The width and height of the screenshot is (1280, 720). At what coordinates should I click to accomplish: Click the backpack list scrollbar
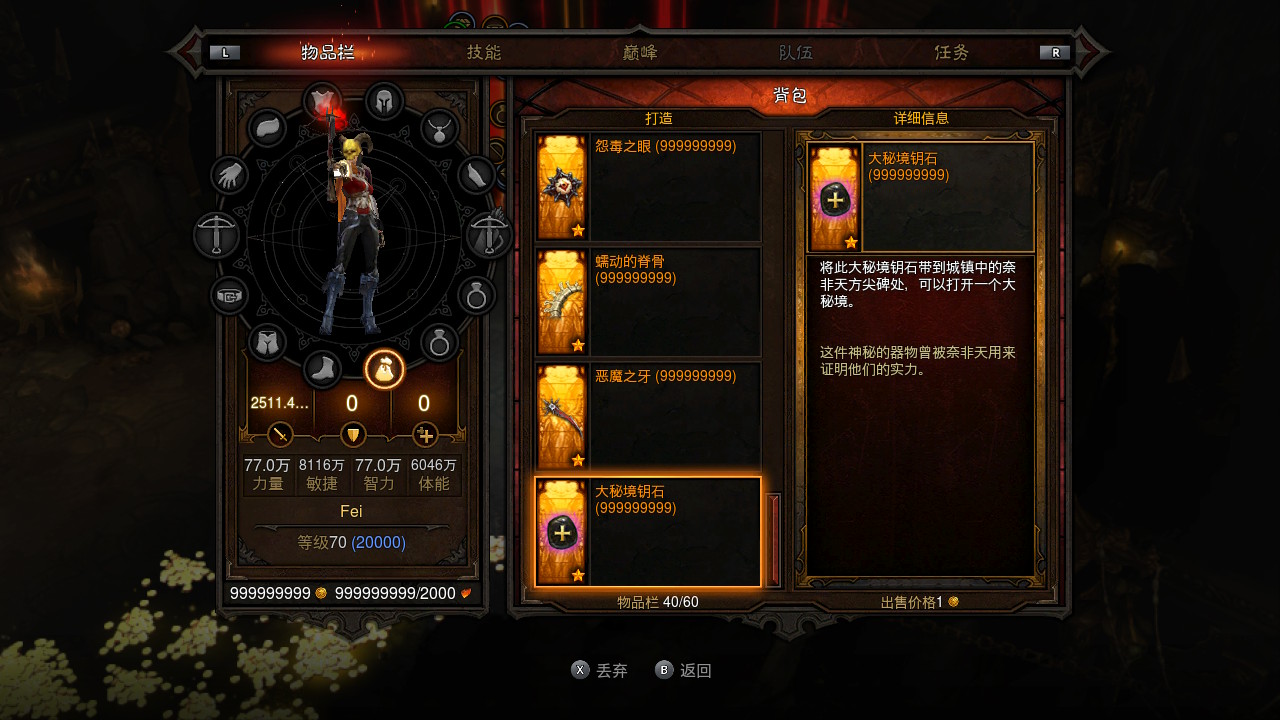tap(772, 539)
